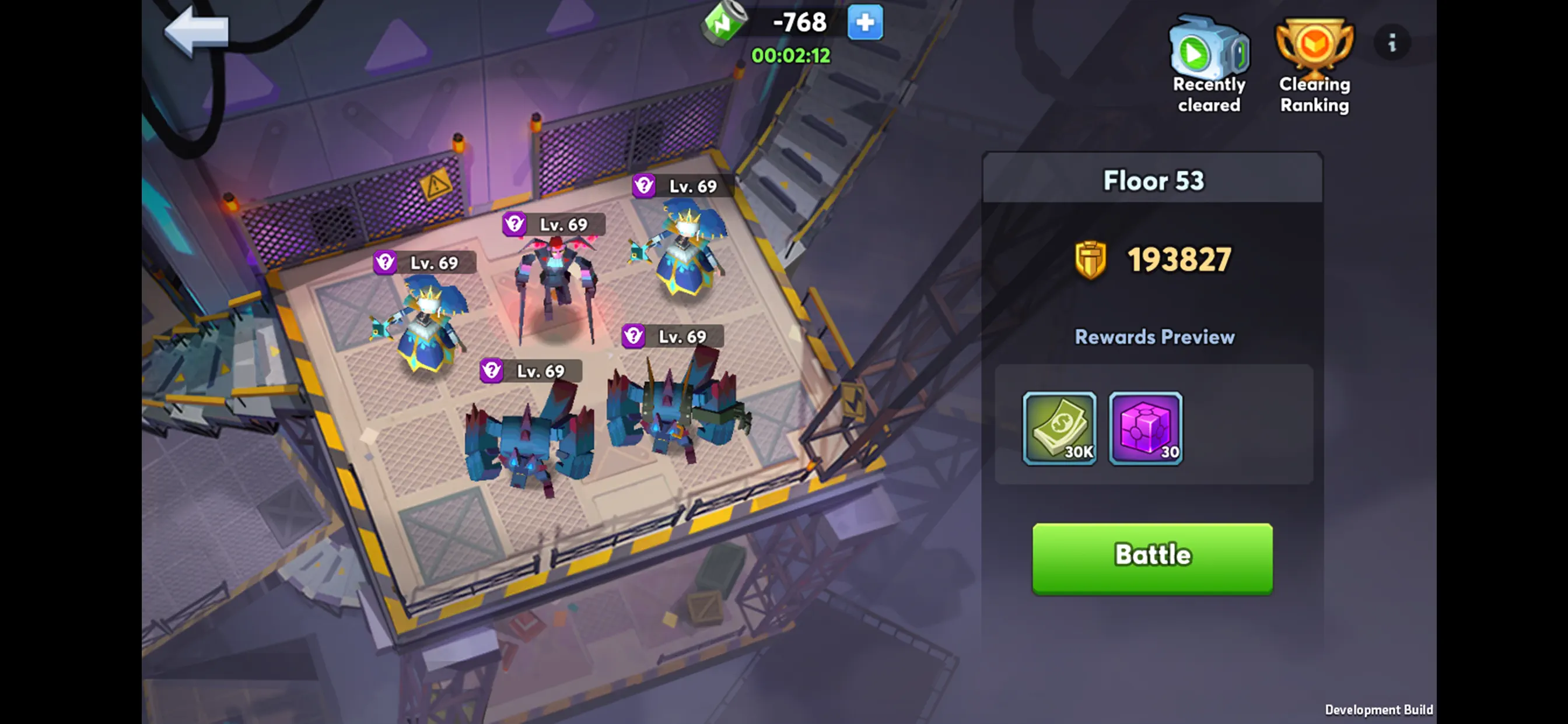Image resolution: width=1568 pixels, height=724 pixels.
Task: View the 30K cash reward icon
Action: (1058, 428)
